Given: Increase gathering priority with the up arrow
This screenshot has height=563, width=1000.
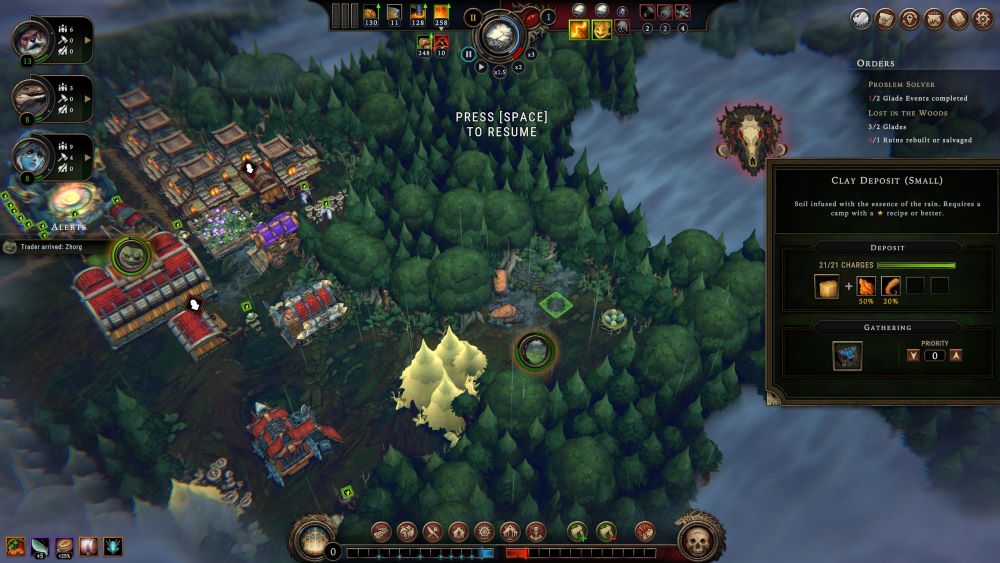Looking at the screenshot, I should tap(956, 355).
